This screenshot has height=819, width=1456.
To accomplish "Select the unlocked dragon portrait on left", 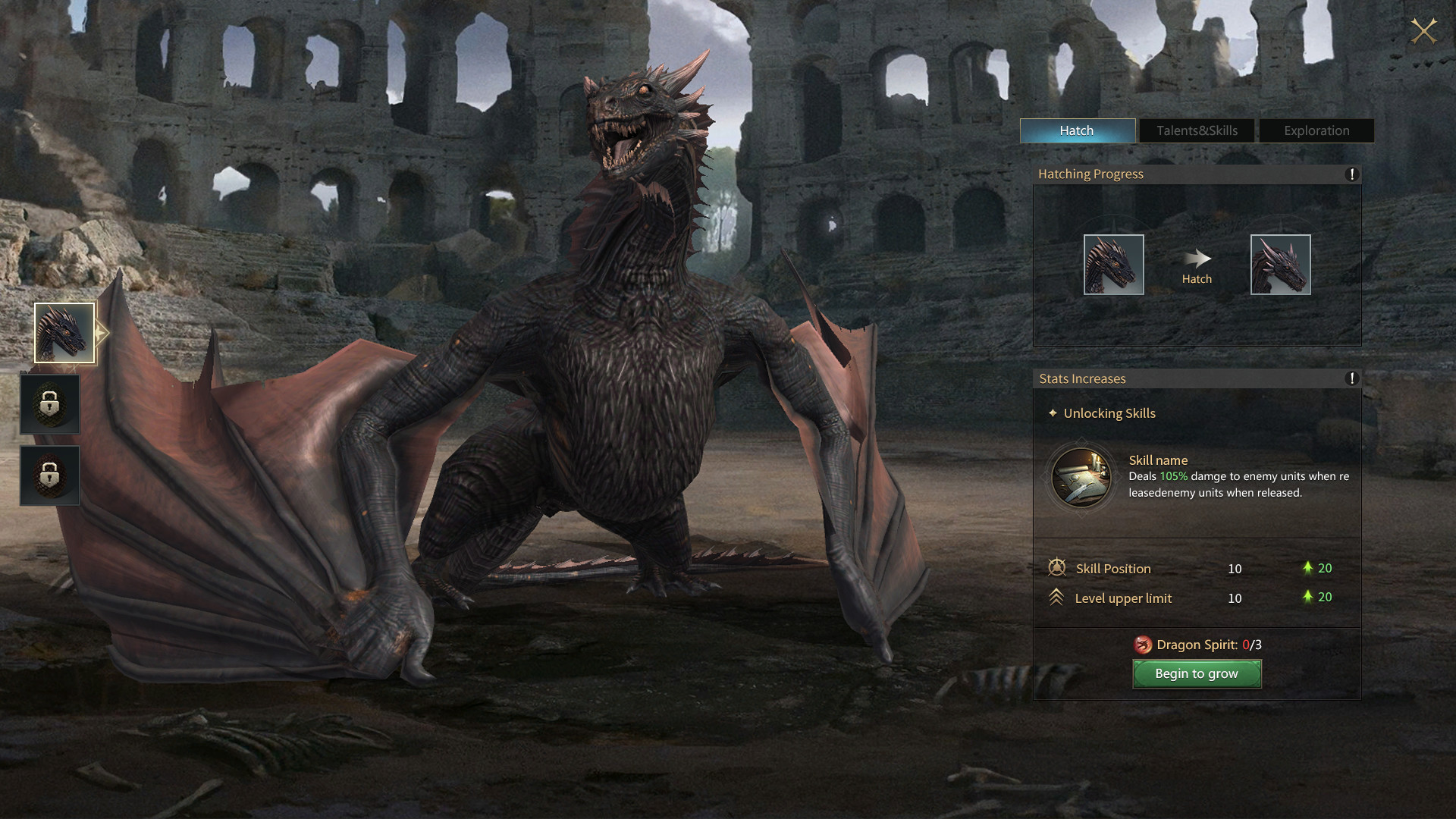I will (64, 333).
